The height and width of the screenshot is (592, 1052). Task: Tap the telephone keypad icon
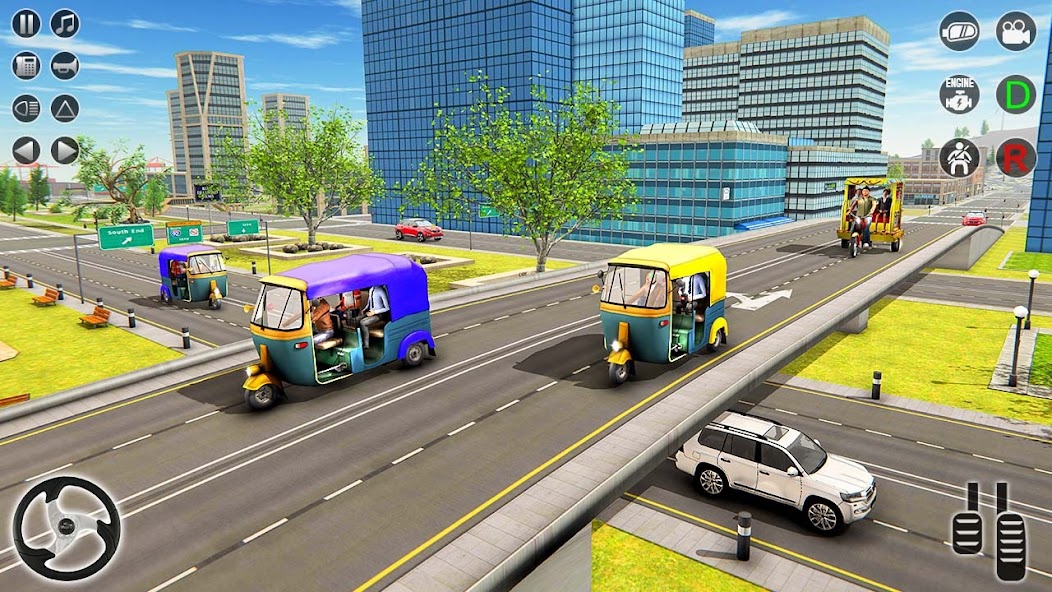pyautogui.click(x=26, y=66)
